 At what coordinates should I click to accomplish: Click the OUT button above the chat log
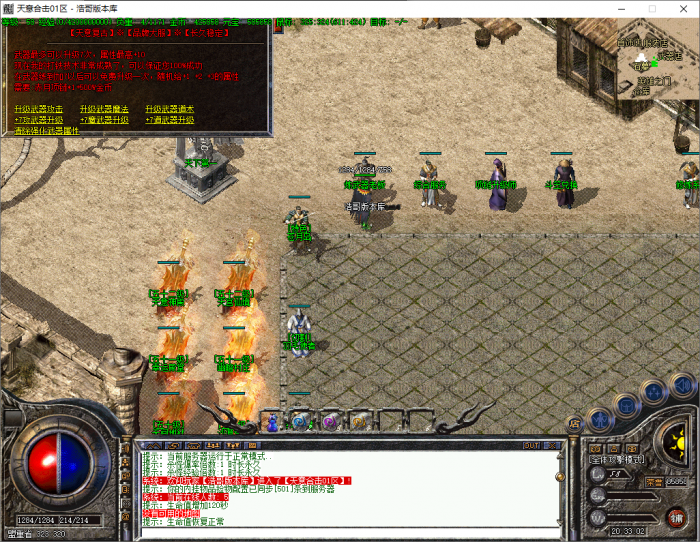pyautogui.click(x=530, y=445)
